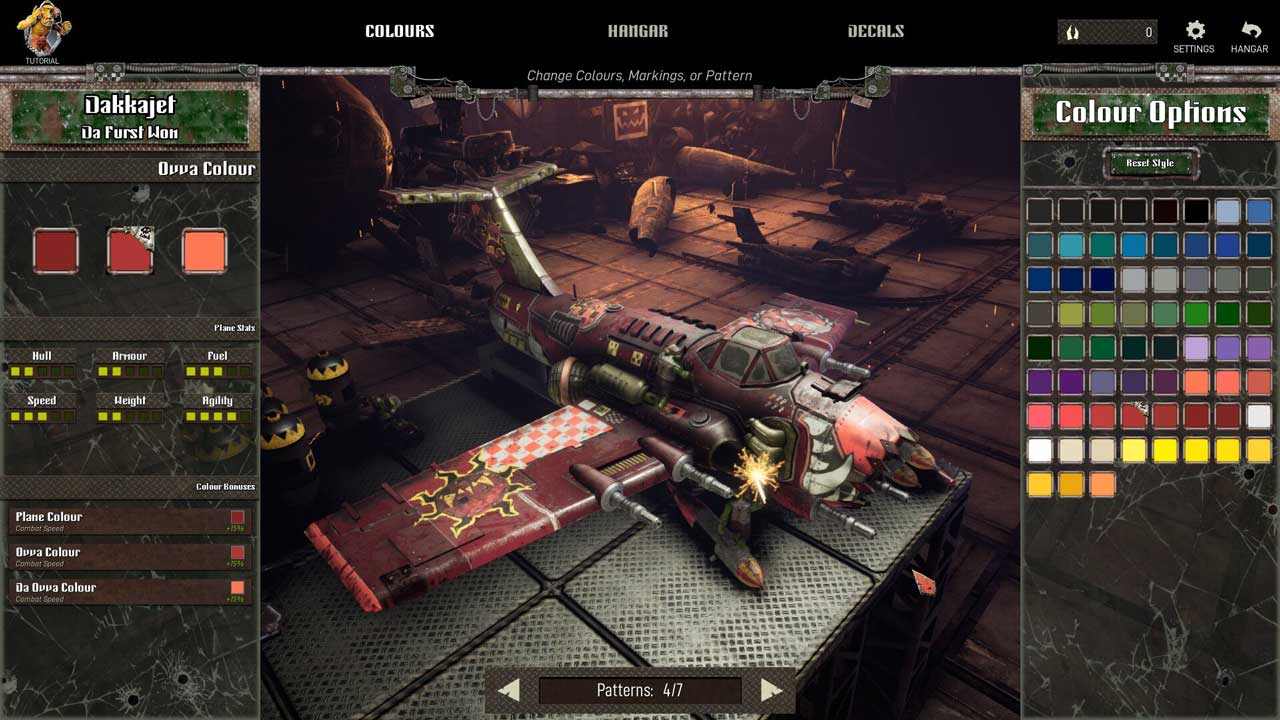Choose the last orange swatch in the palette
The image size is (1280, 720).
point(1102,484)
